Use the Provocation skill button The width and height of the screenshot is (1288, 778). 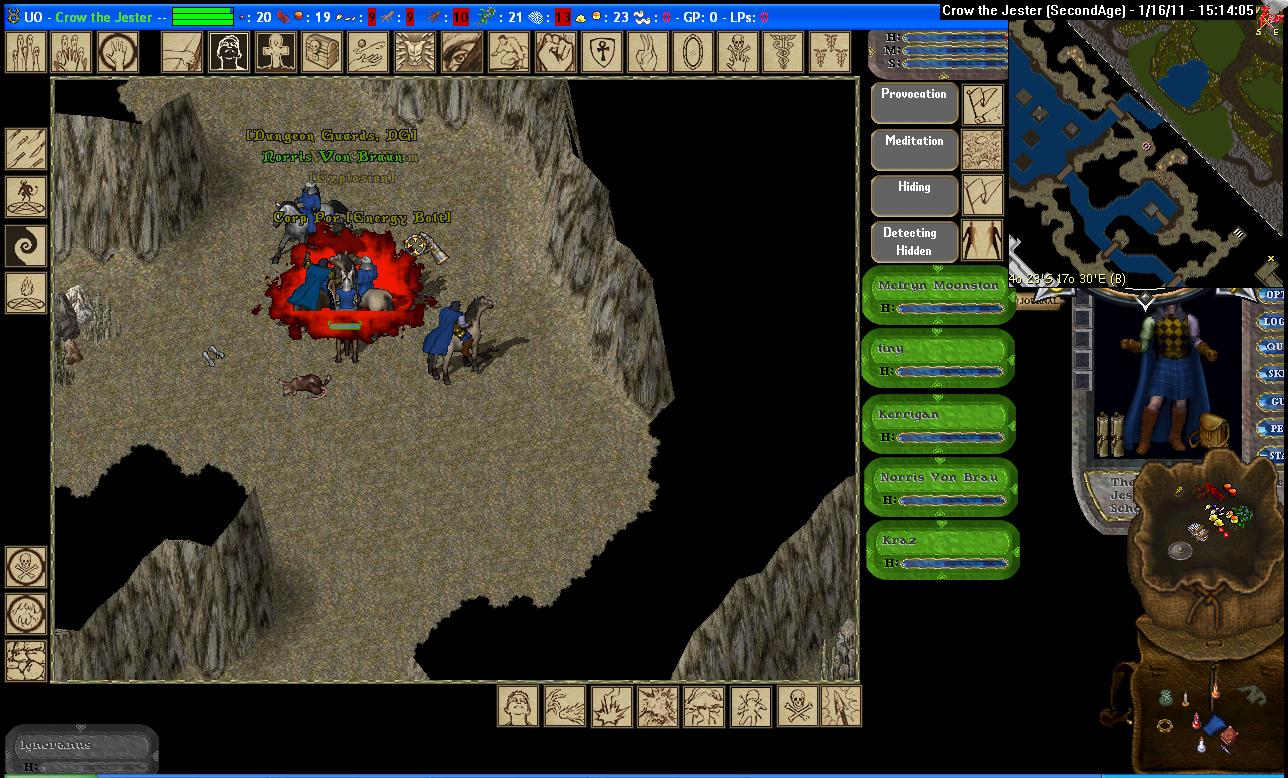(x=914, y=102)
